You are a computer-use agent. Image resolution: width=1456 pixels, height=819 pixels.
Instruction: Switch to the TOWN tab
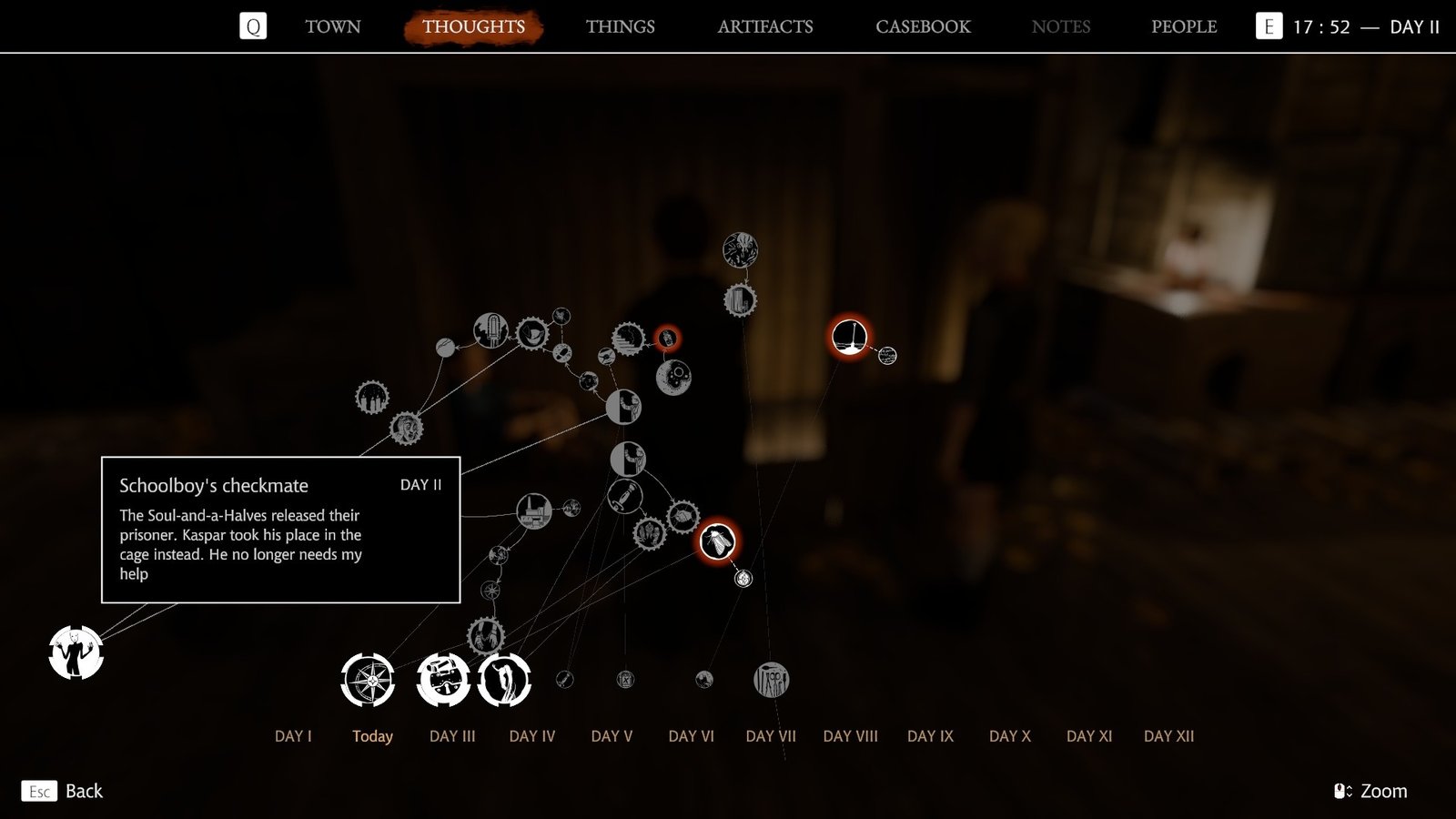331,26
